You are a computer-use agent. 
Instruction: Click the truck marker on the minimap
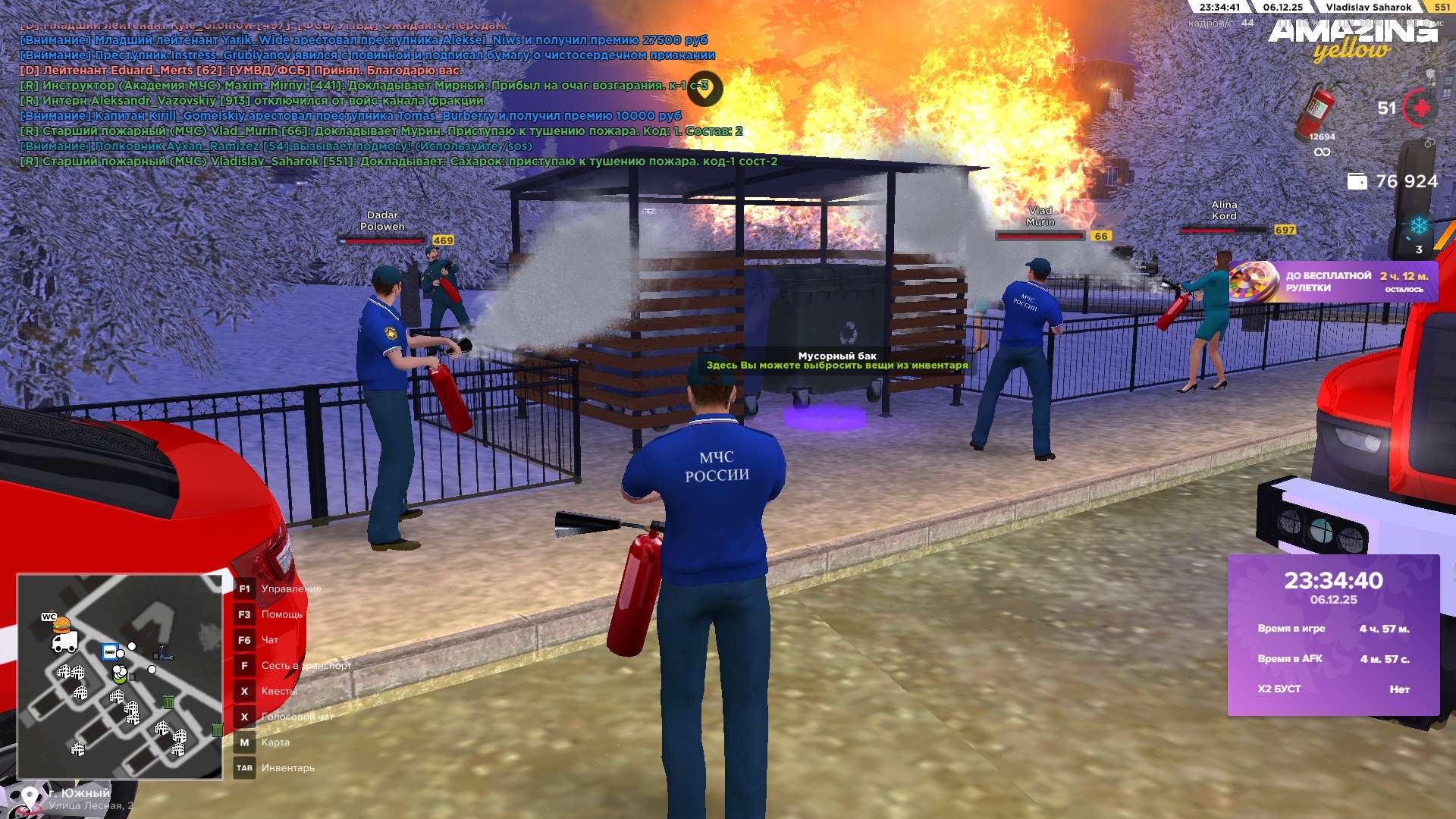[x=64, y=643]
